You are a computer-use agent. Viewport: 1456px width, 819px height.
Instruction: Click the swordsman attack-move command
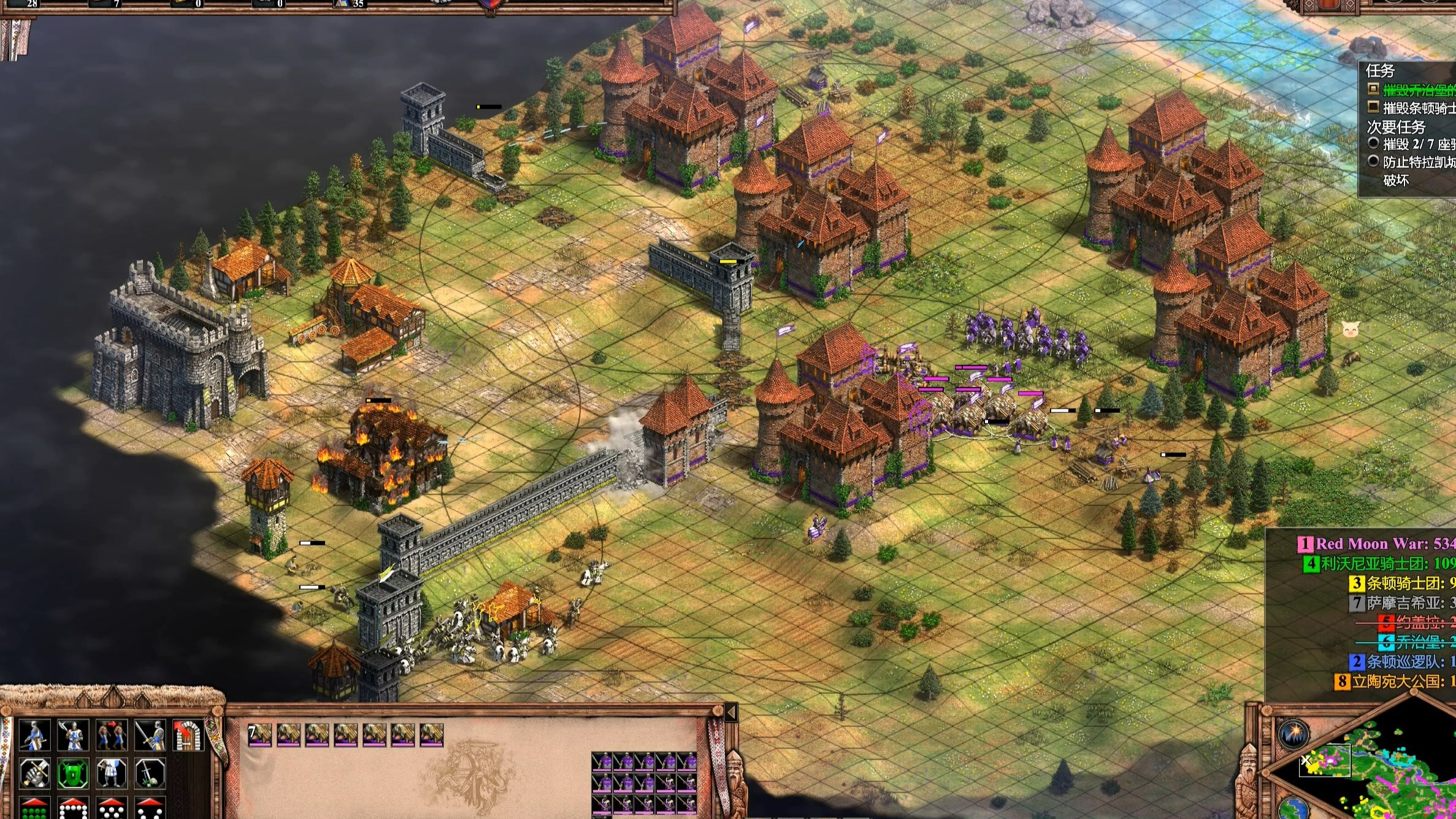(x=150, y=735)
